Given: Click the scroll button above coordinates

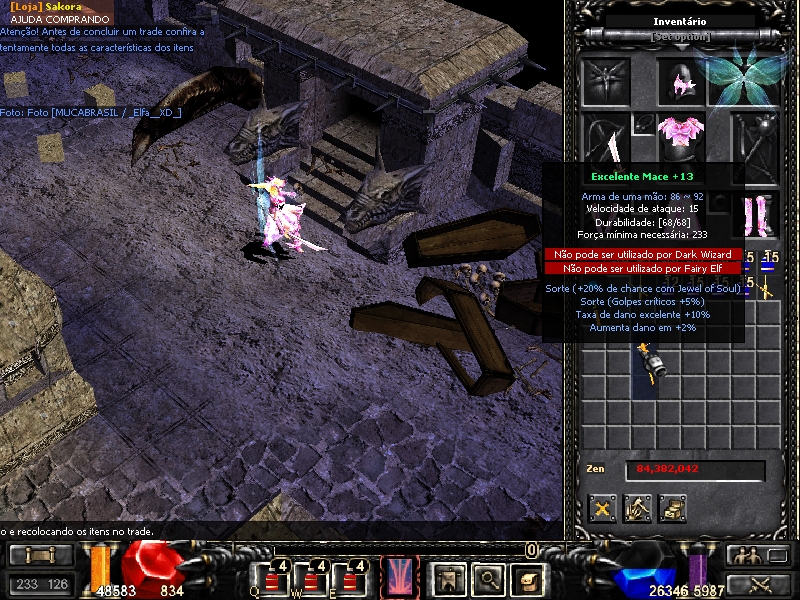Looking at the screenshot, I should coord(40,555).
